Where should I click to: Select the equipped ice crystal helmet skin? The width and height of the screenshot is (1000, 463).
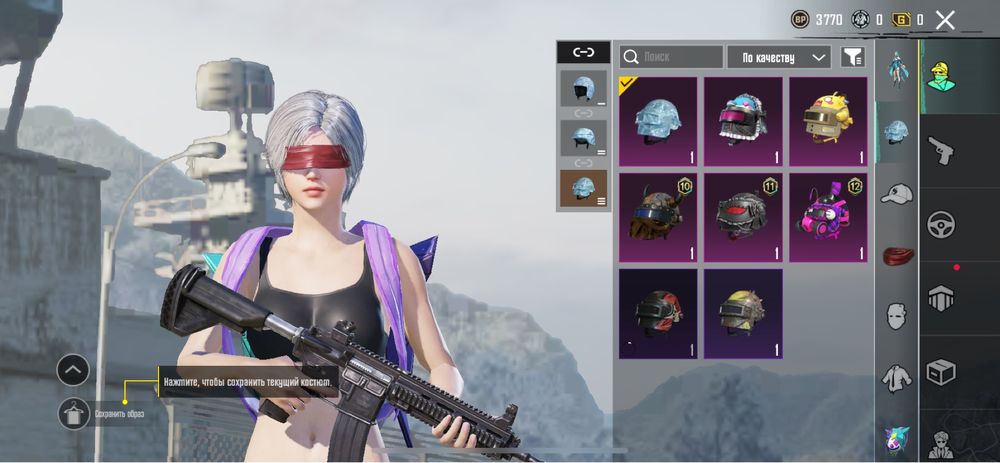point(658,121)
